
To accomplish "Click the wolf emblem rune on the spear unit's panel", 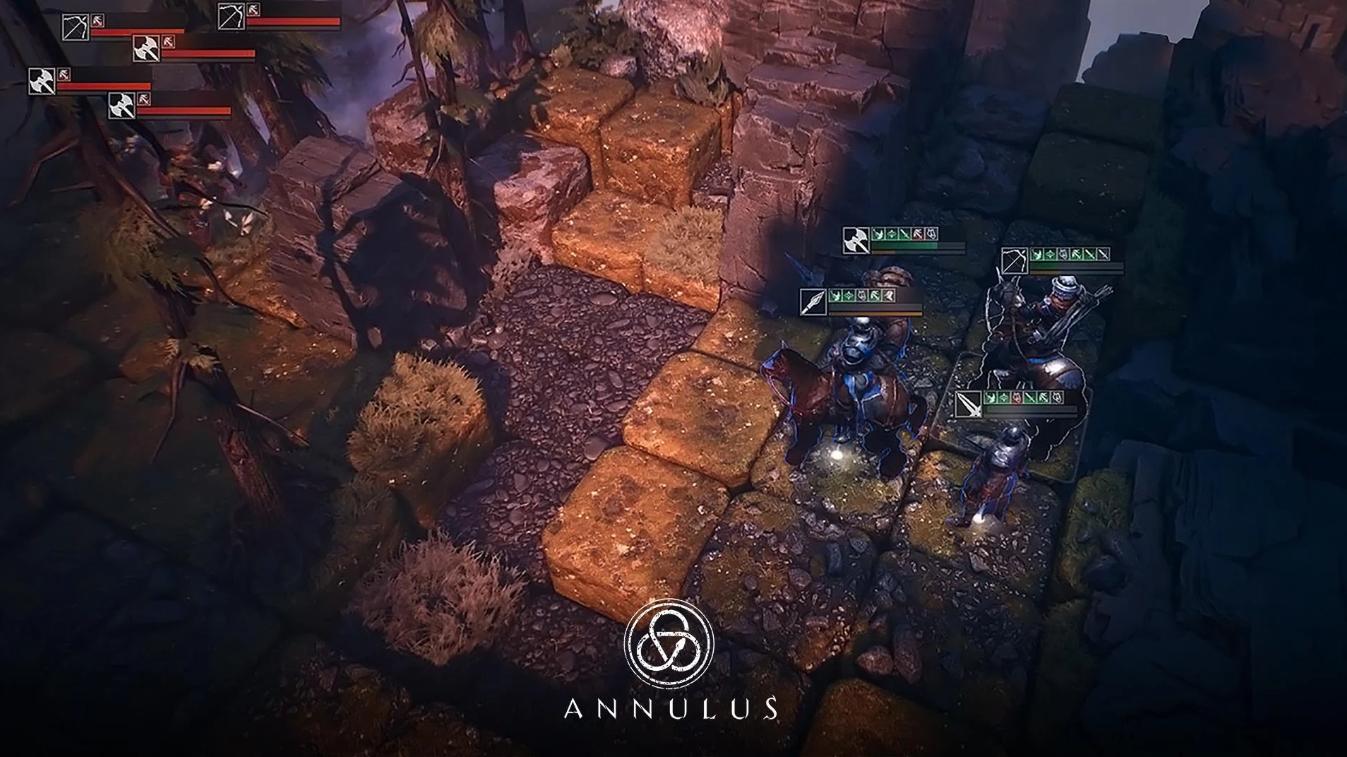I will pyautogui.click(x=860, y=297).
